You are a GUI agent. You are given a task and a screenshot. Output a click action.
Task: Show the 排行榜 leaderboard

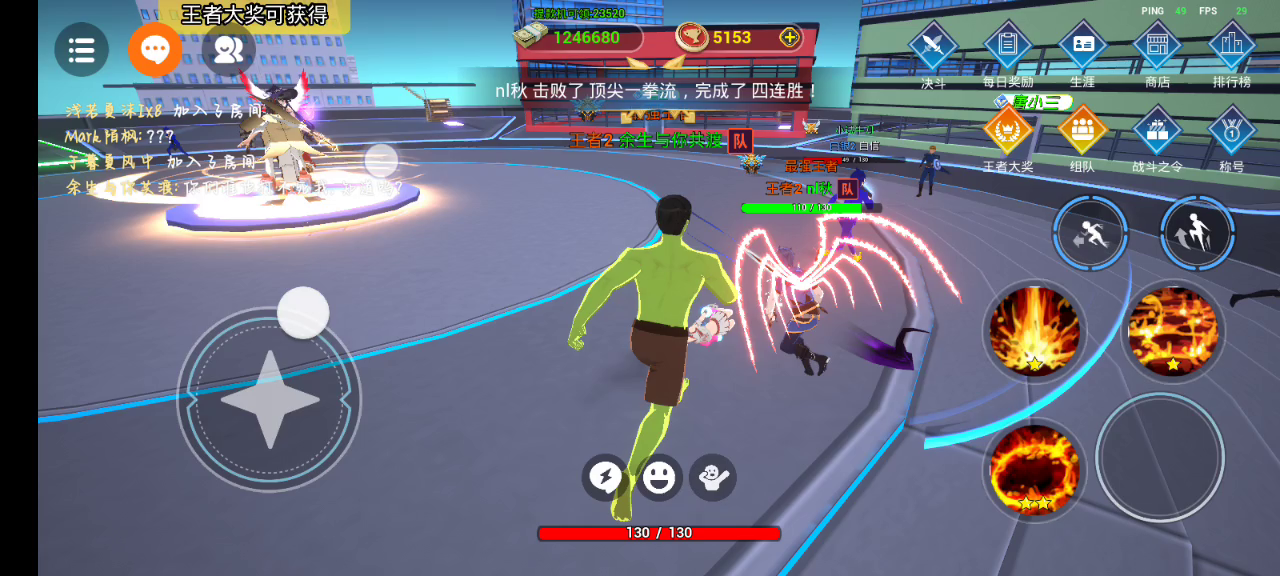click(1232, 46)
